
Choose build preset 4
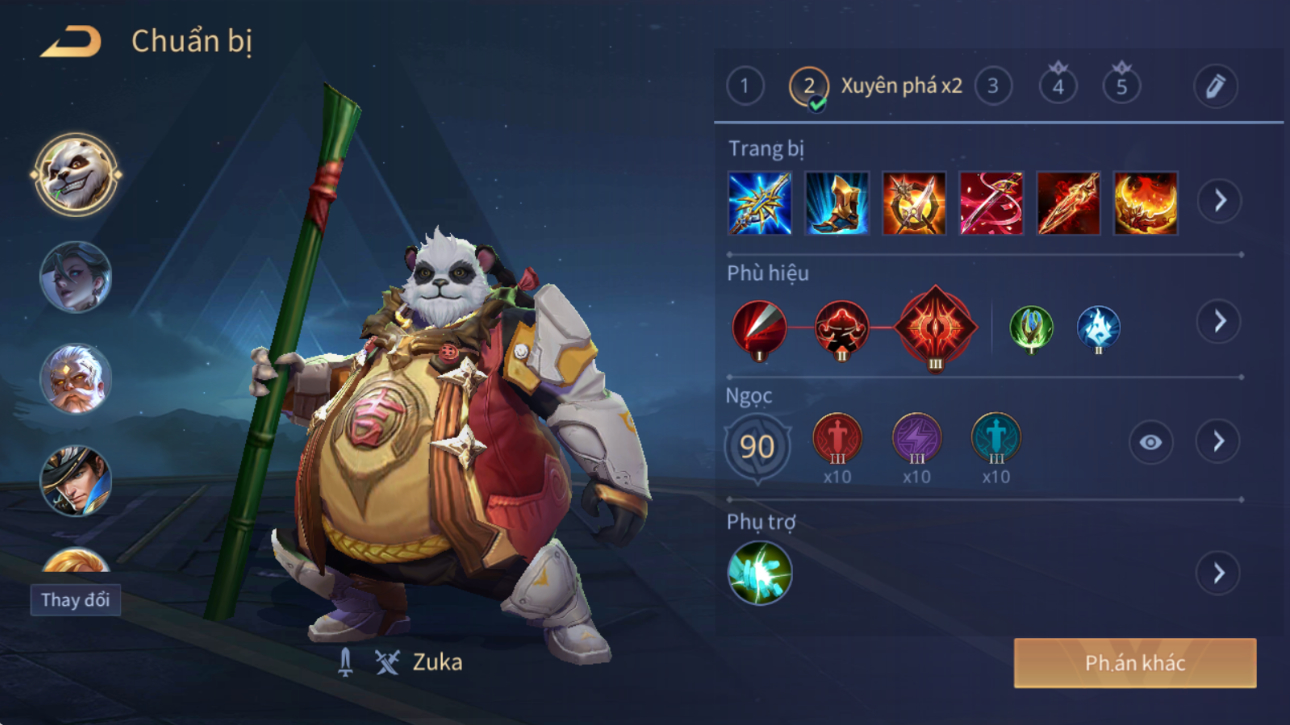click(x=1058, y=86)
